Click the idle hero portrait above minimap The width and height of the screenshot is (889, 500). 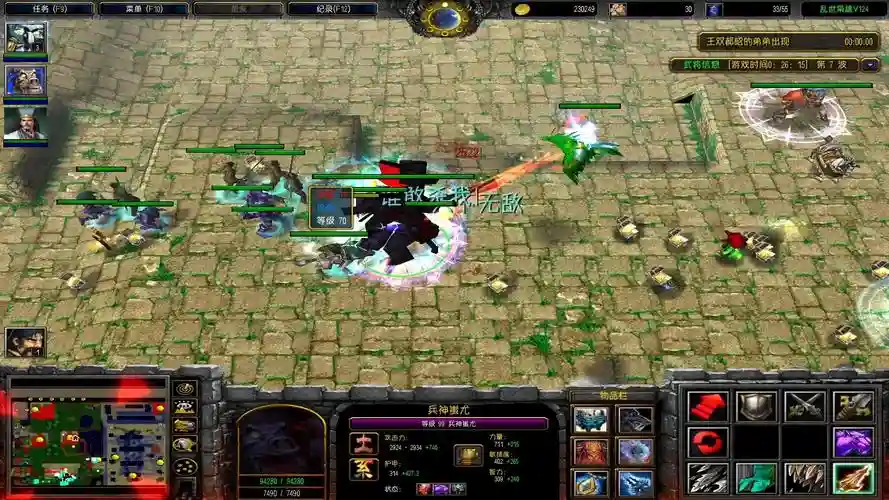point(24,343)
